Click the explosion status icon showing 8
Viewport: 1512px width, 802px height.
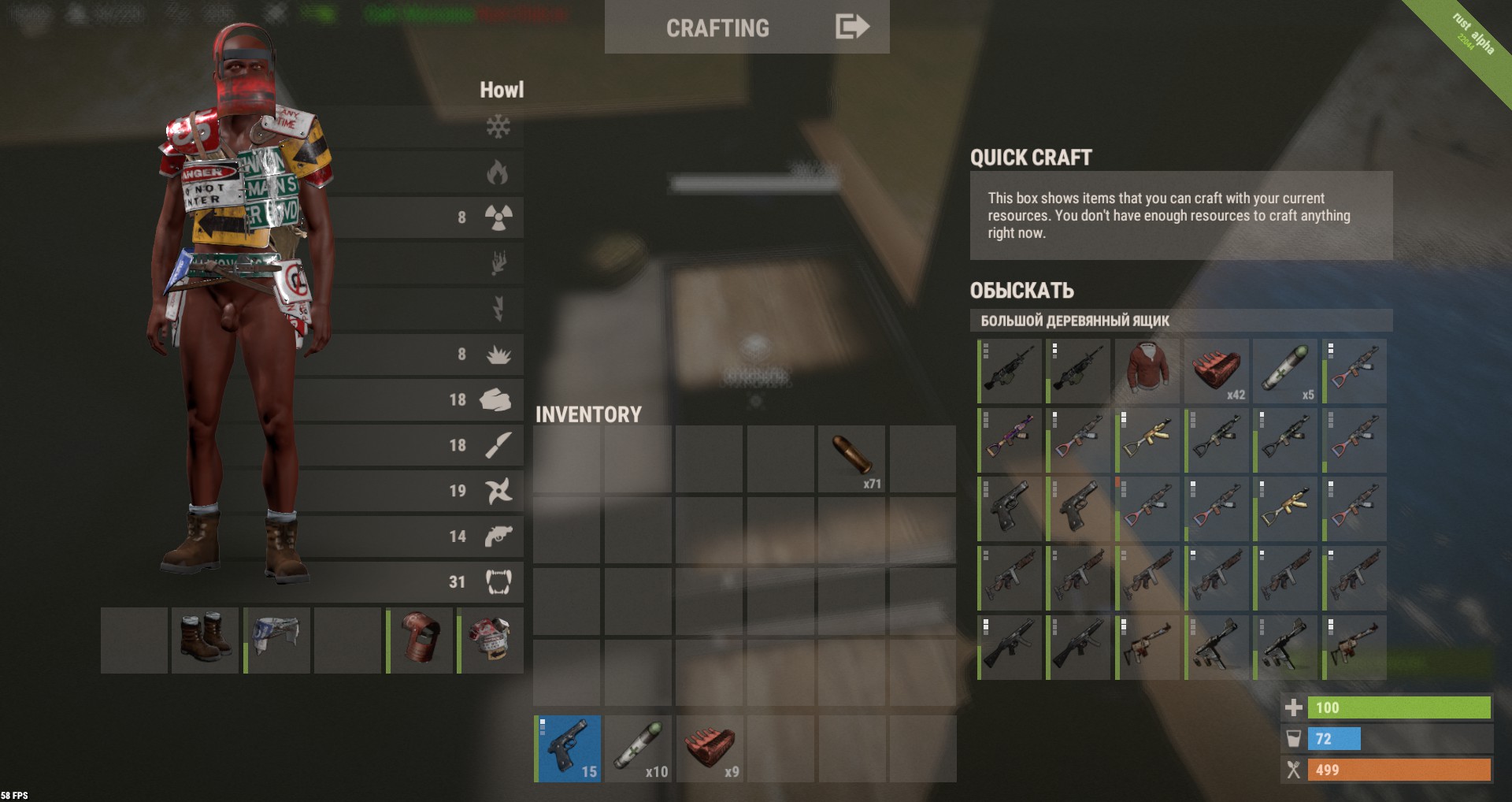pos(498,354)
